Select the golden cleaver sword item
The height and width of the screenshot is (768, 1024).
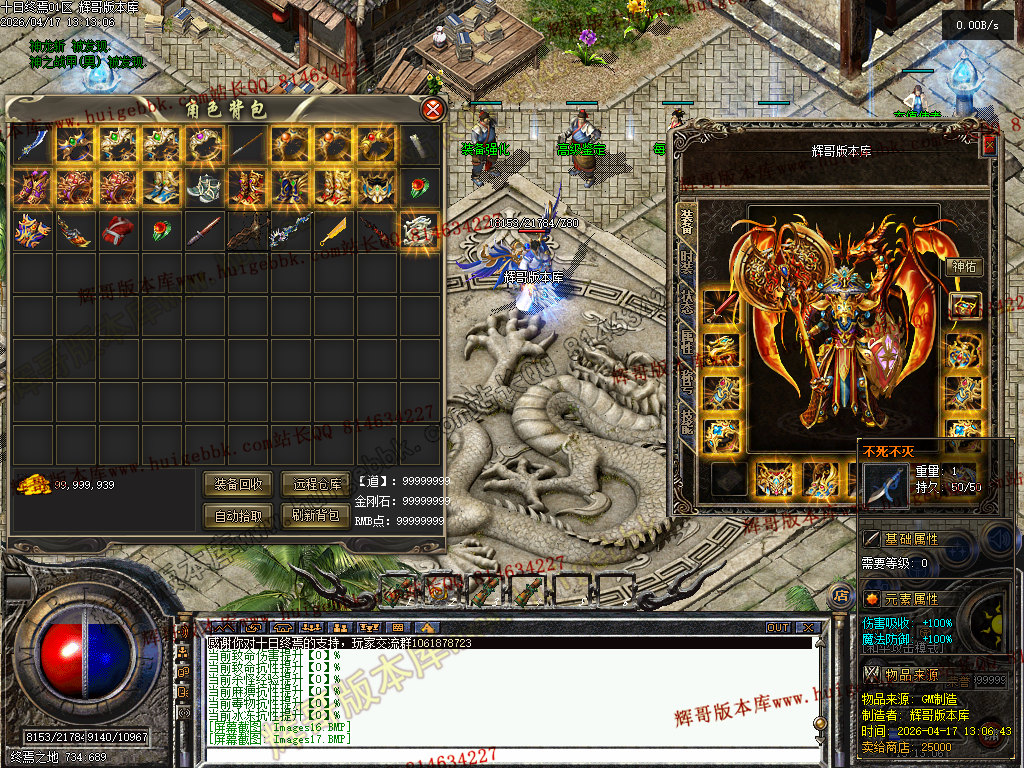334,232
